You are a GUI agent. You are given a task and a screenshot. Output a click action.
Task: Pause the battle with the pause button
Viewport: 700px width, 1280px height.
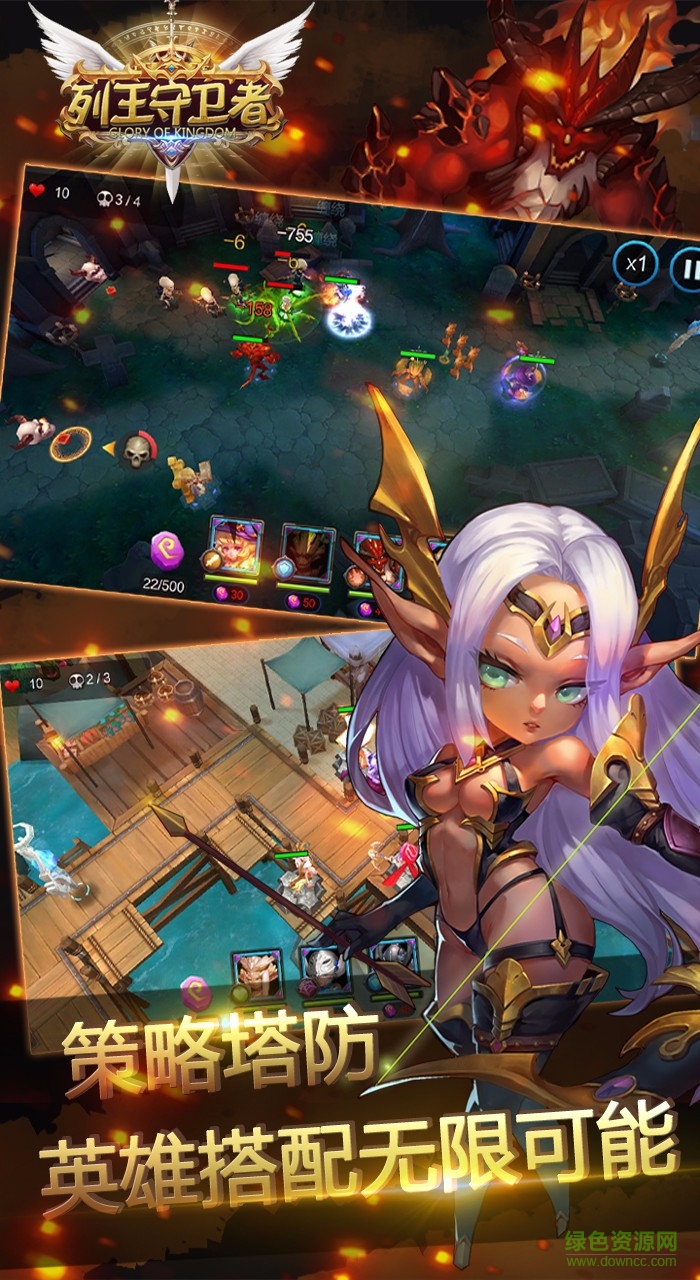coord(687,270)
